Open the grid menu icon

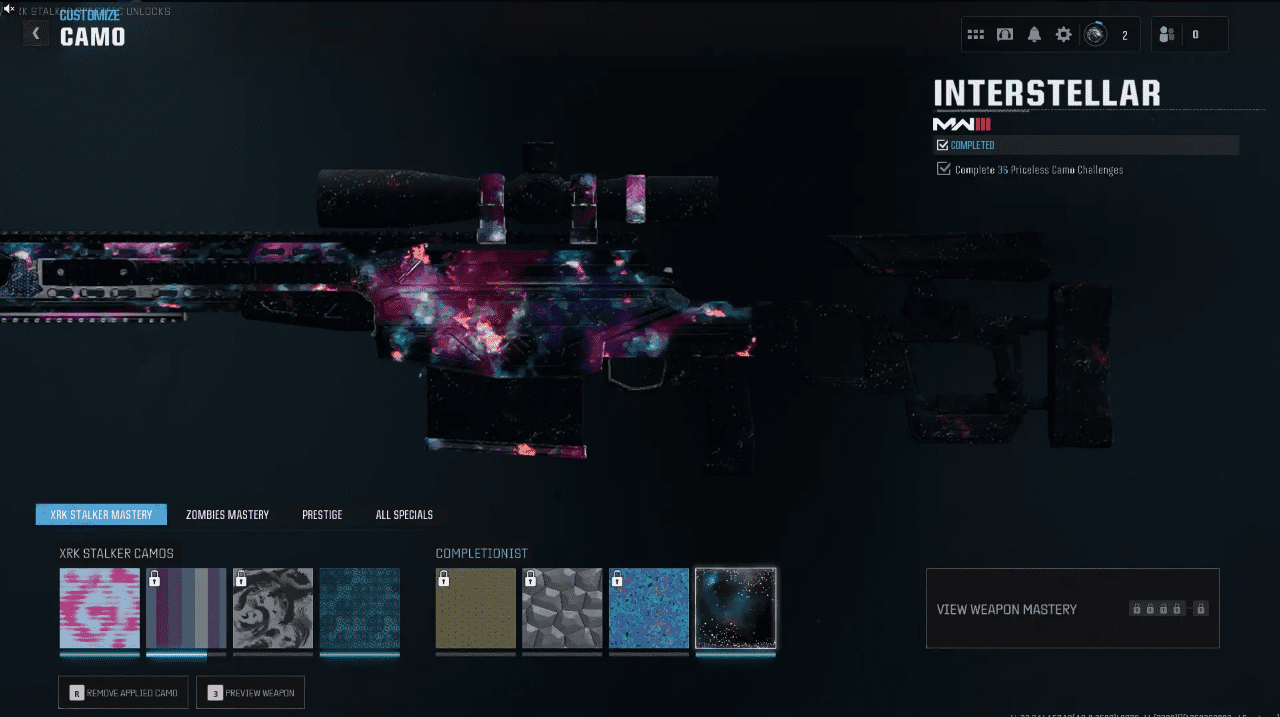[x=976, y=35]
